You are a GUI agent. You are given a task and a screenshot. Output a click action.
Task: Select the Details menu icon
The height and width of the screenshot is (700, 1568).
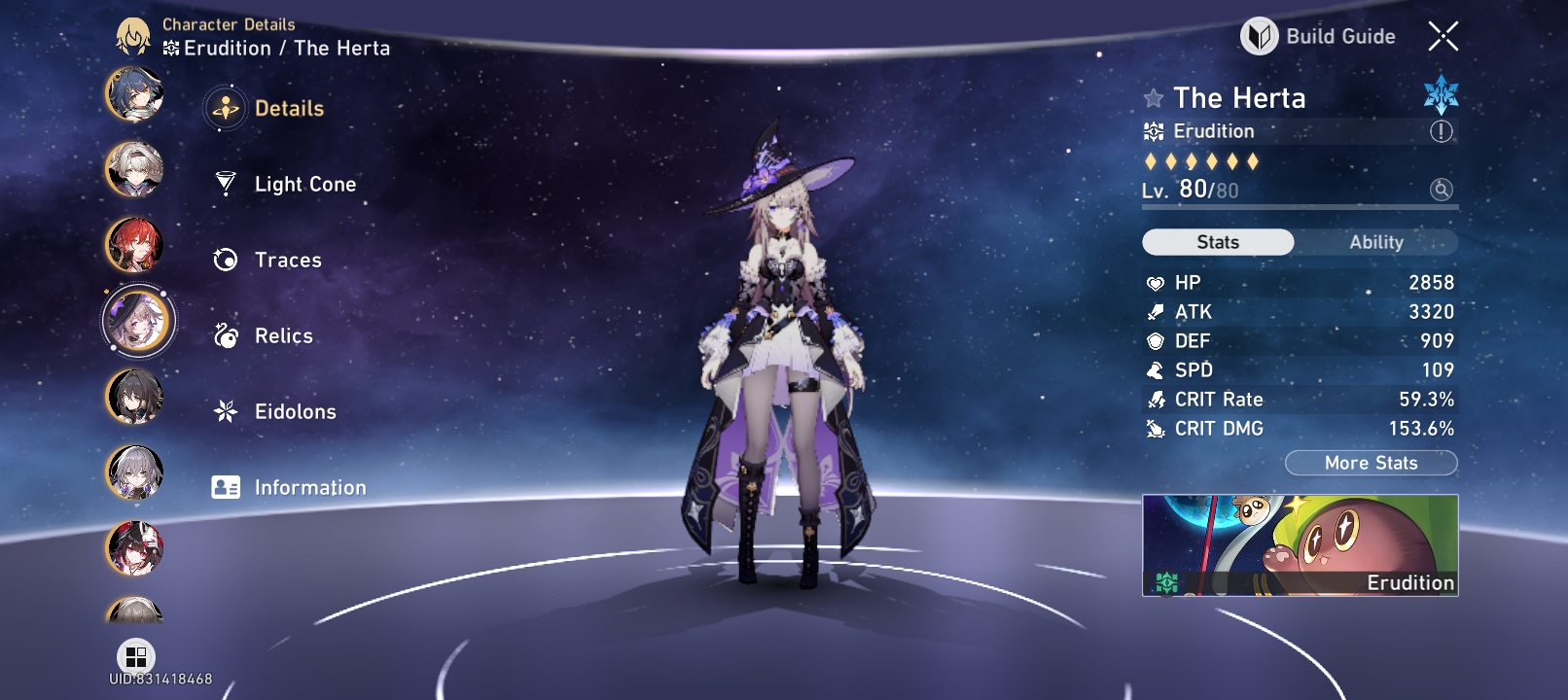[x=225, y=109]
